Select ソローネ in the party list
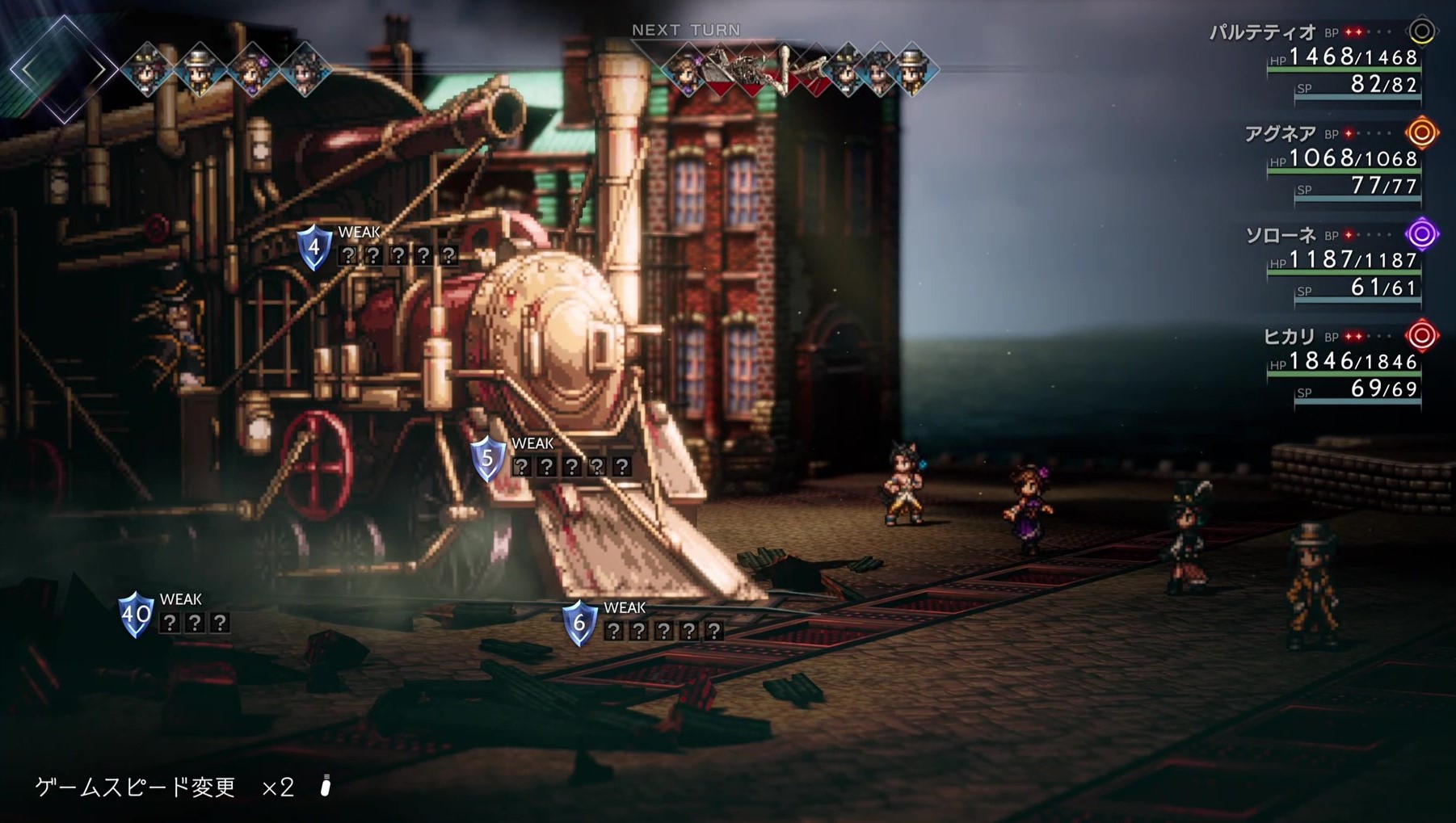This screenshot has height=823, width=1456. [x=1281, y=236]
